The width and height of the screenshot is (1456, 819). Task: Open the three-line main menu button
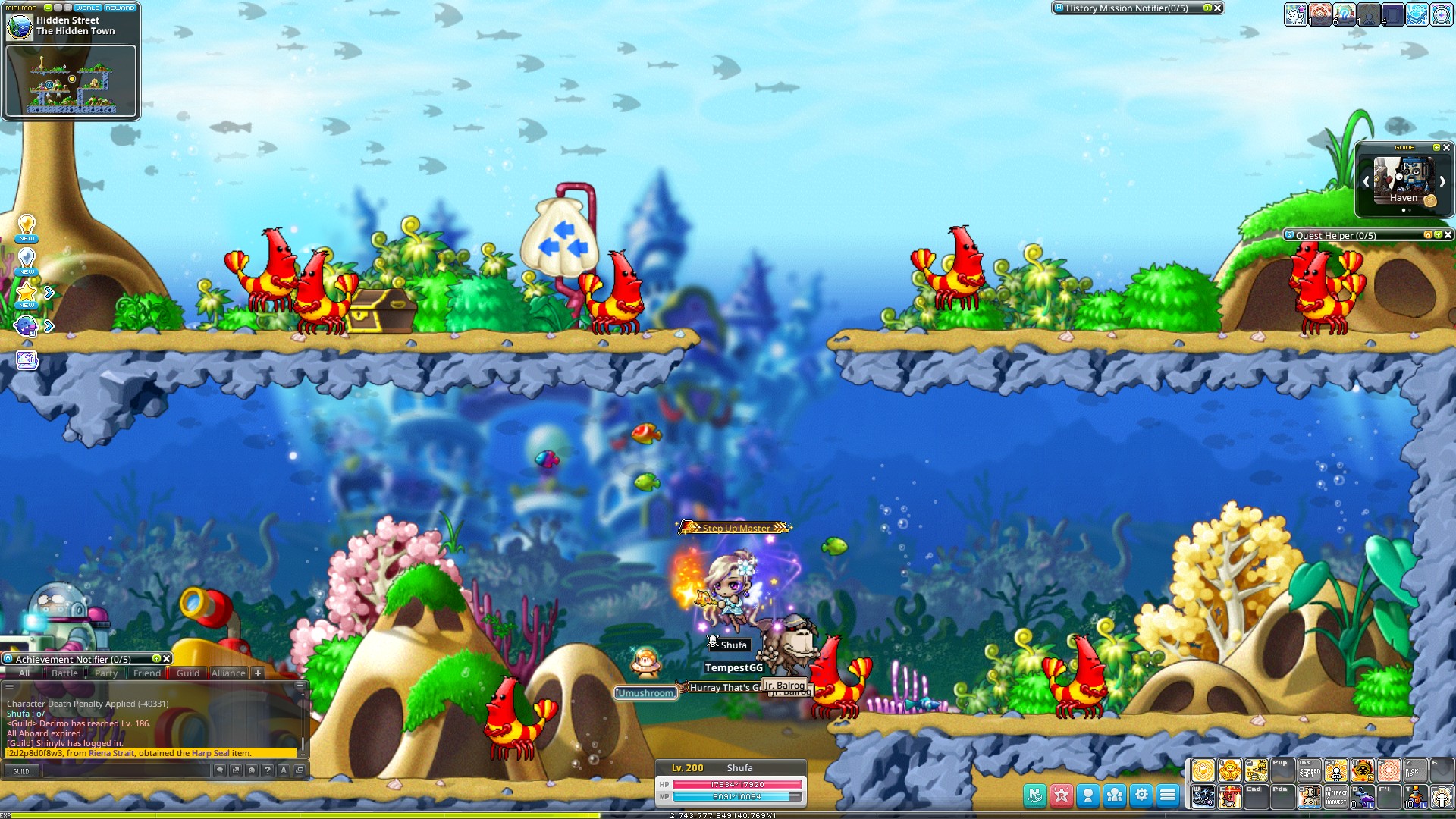click(x=1168, y=795)
